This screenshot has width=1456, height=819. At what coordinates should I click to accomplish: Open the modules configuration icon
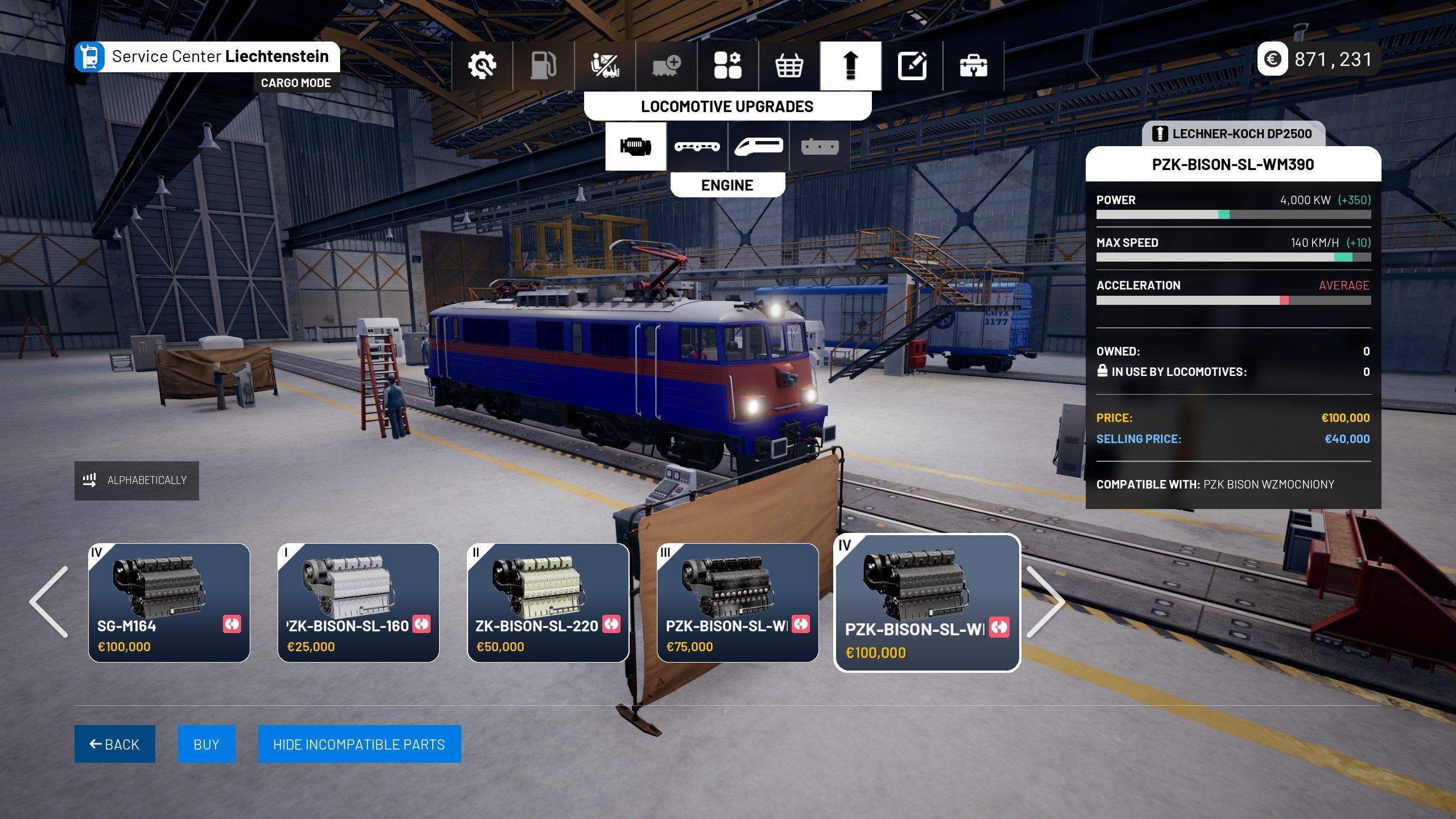(x=728, y=65)
